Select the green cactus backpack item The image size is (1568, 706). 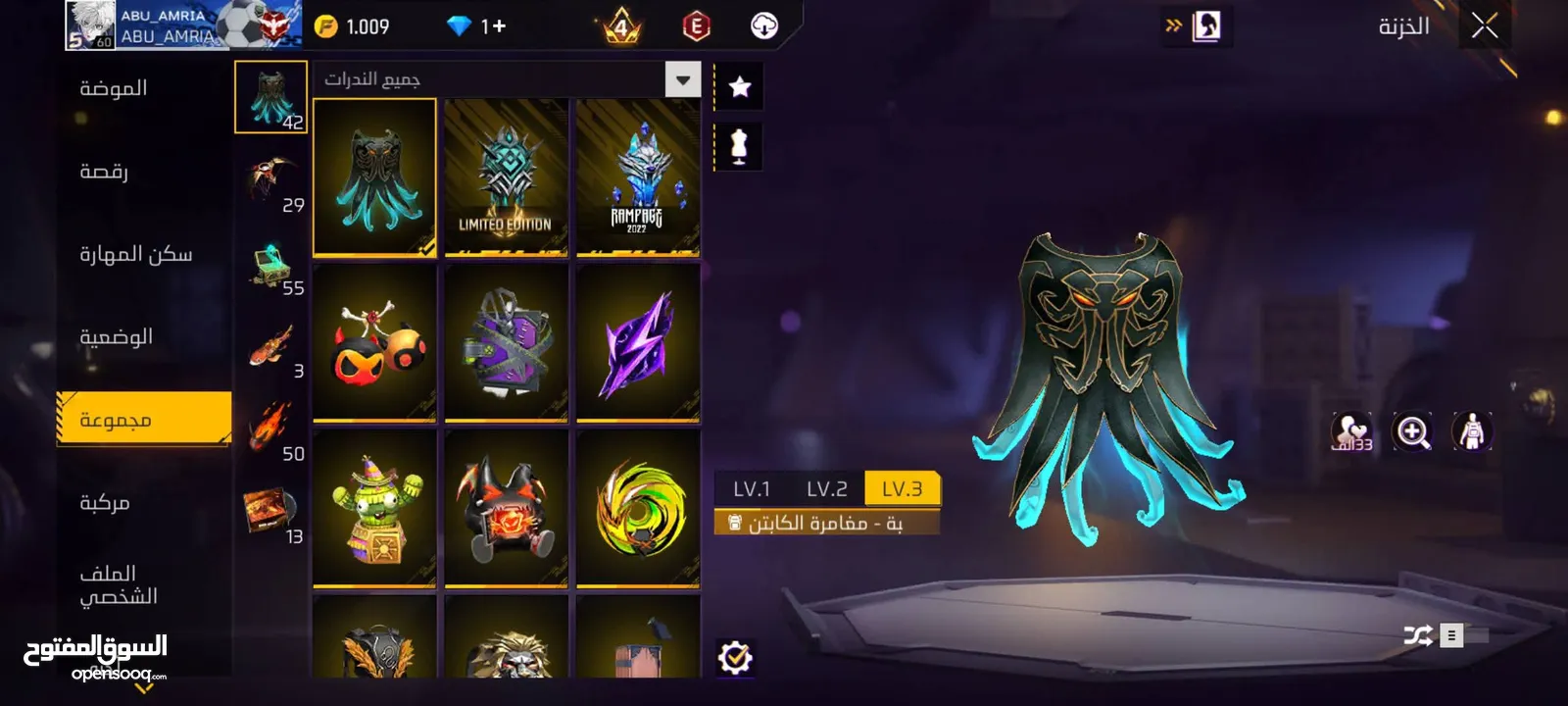click(374, 509)
